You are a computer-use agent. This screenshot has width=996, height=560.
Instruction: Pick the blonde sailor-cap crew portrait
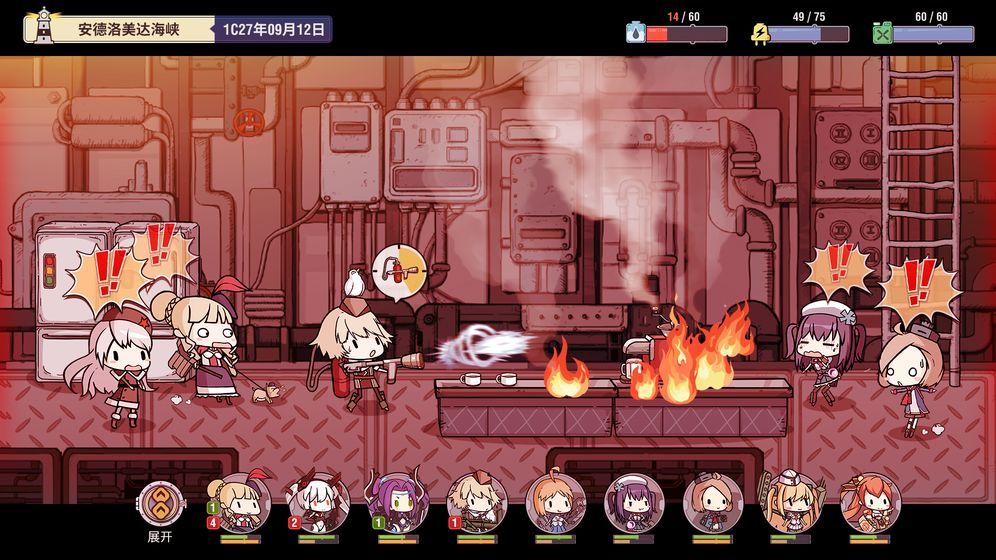pos(791,502)
